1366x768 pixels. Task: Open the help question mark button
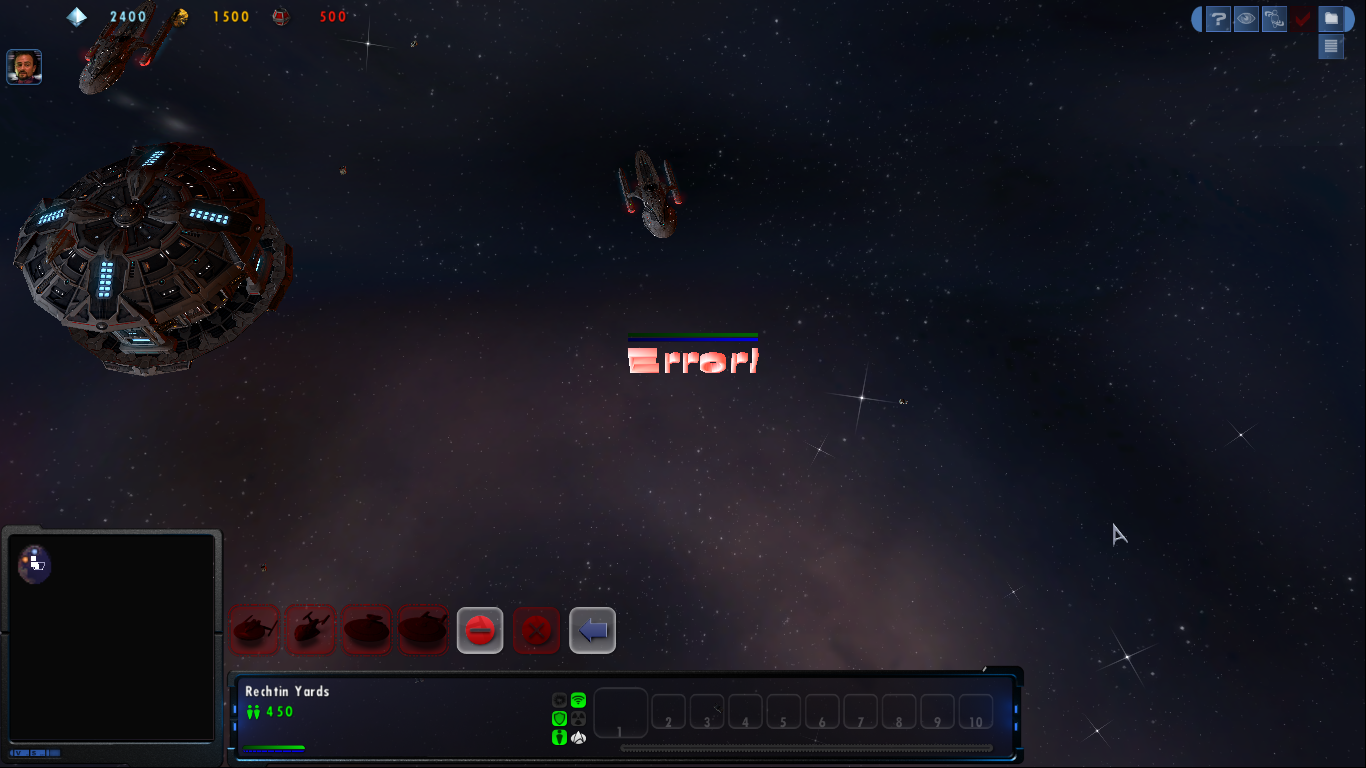click(x=1218, y=19)
